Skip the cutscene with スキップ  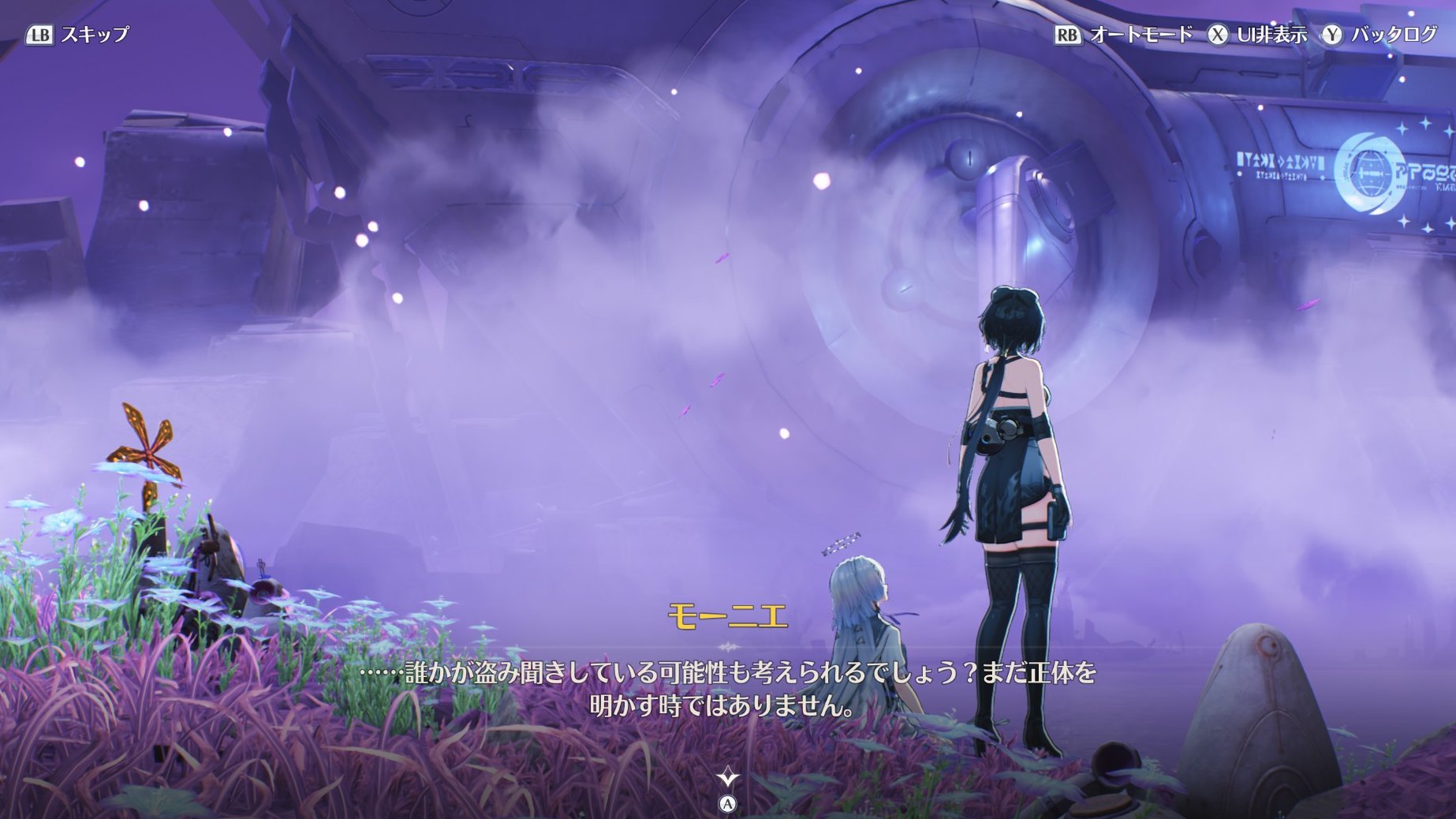pos(78,35)
